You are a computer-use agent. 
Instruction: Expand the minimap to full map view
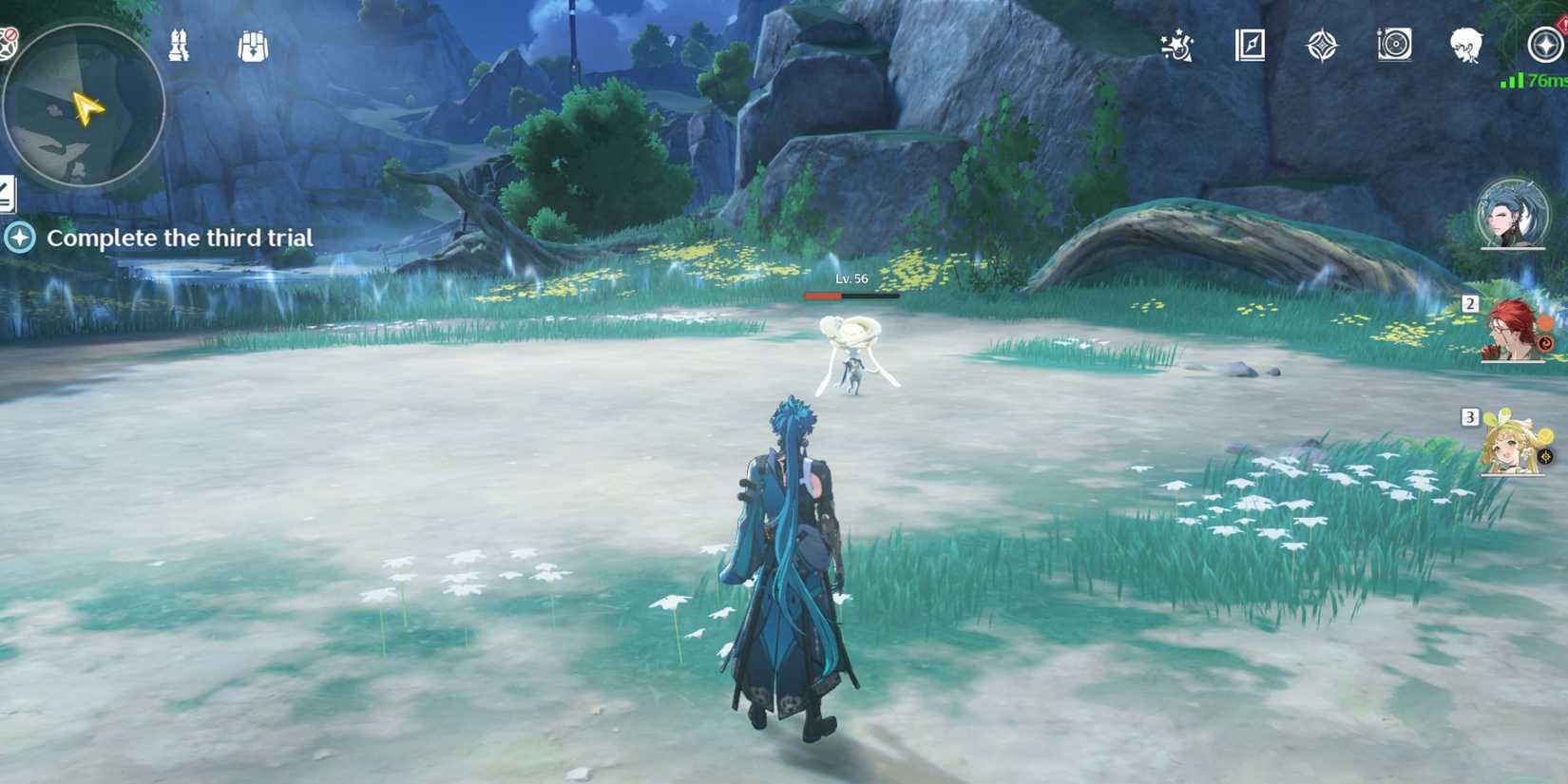pos(86,100)
